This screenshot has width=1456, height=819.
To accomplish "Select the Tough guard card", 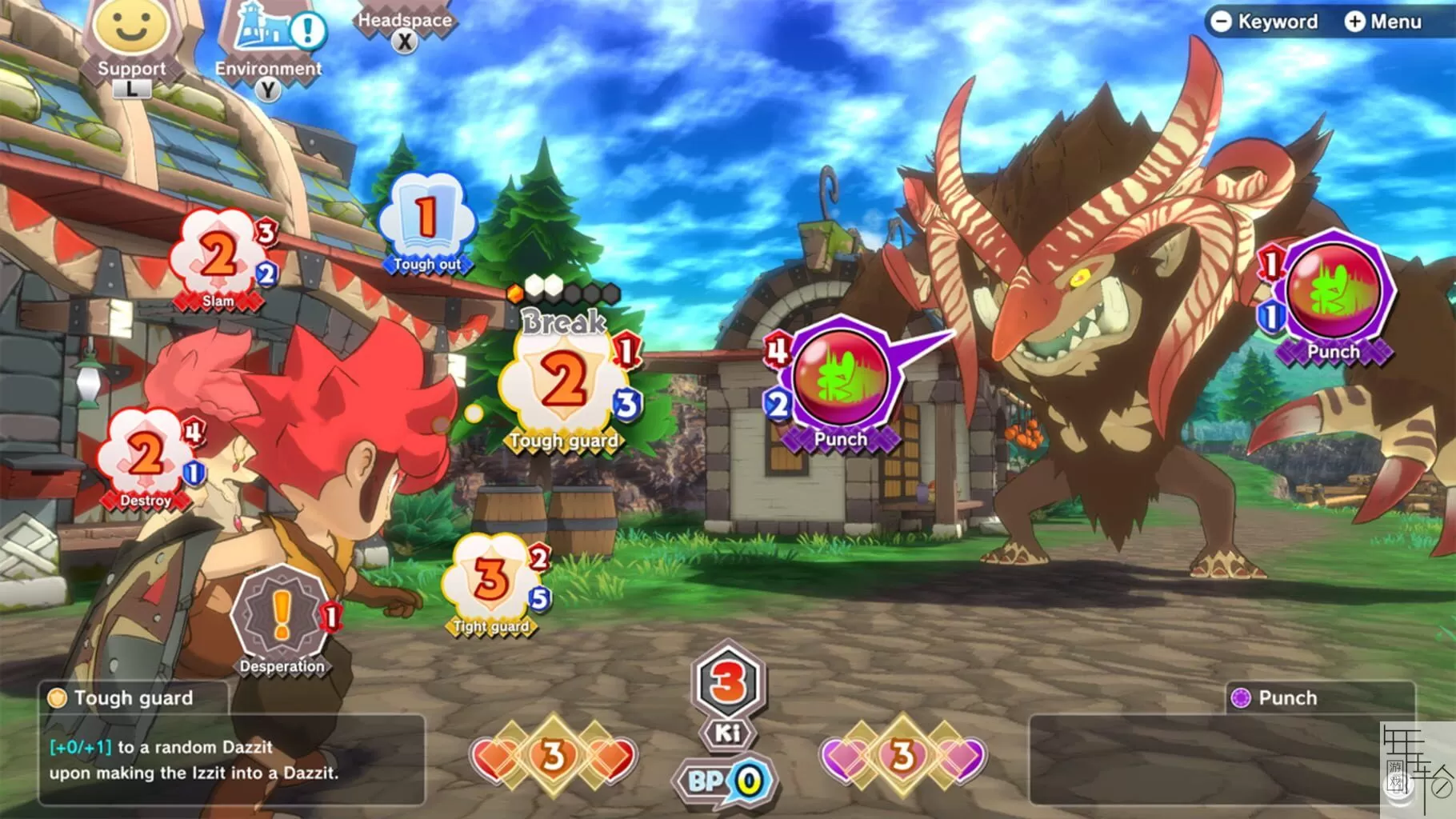I will click(x=564, y=382).
